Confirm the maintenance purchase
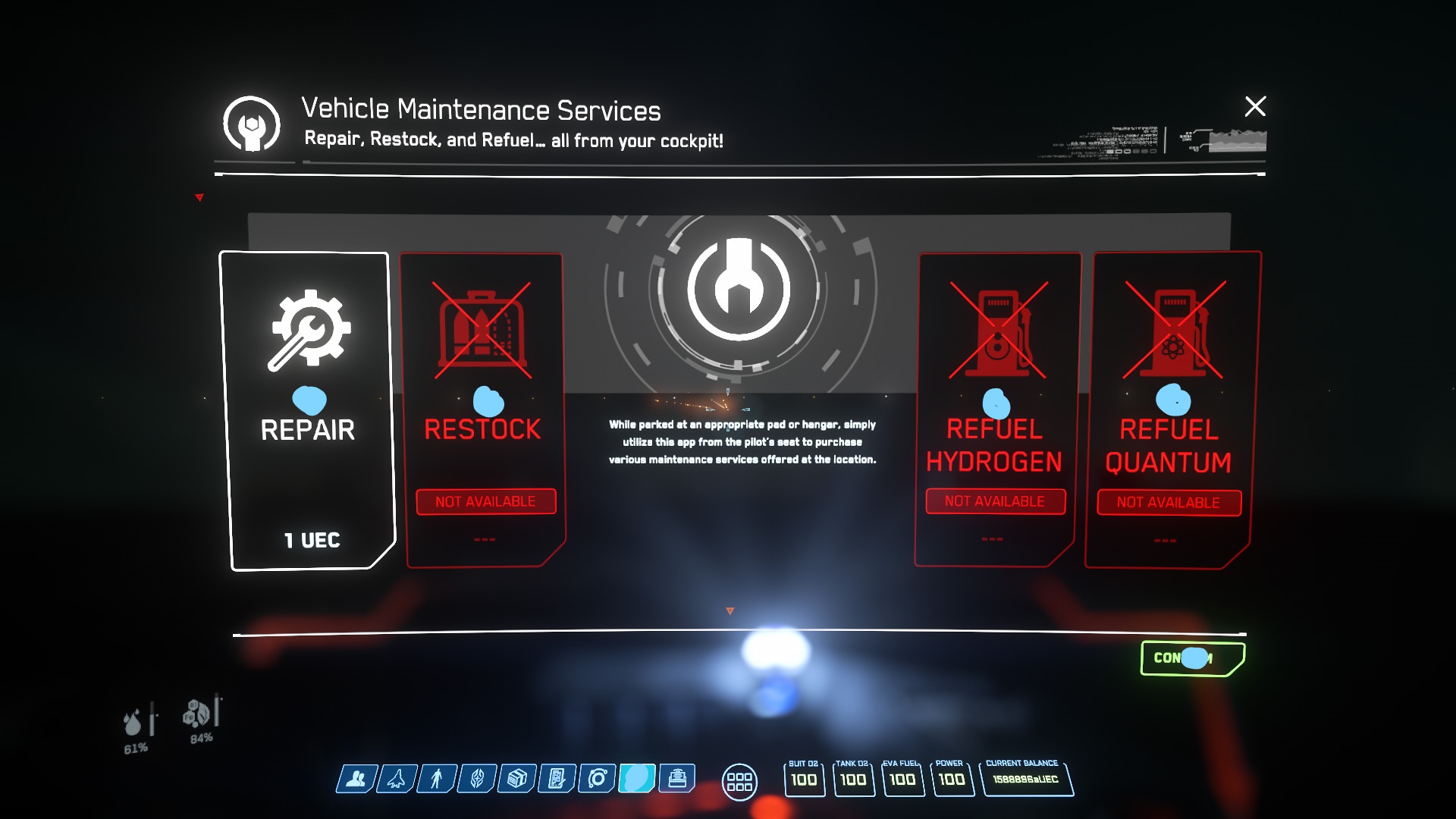Screen dimensions: 1456x819 pyautogui.click(x=1192, y=658)
